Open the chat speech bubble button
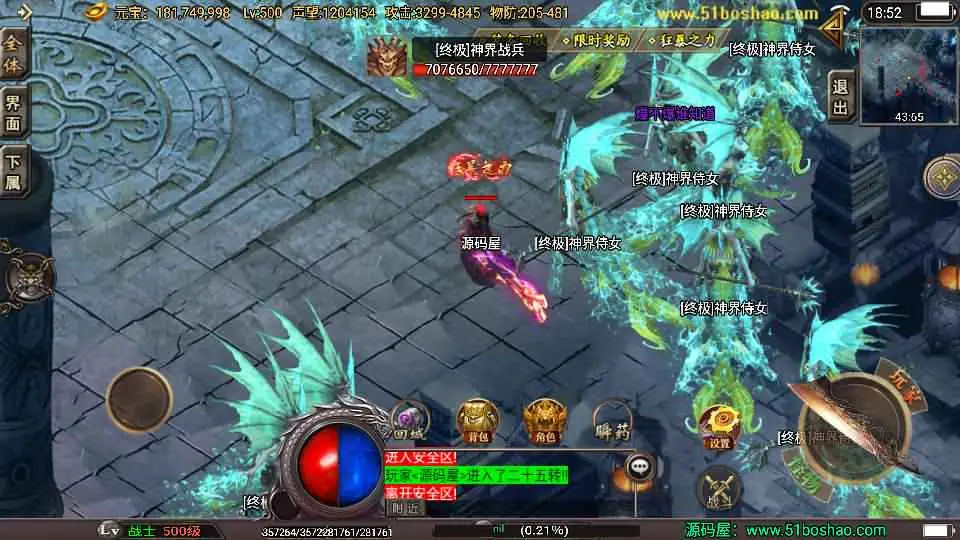 coord(640,465)
